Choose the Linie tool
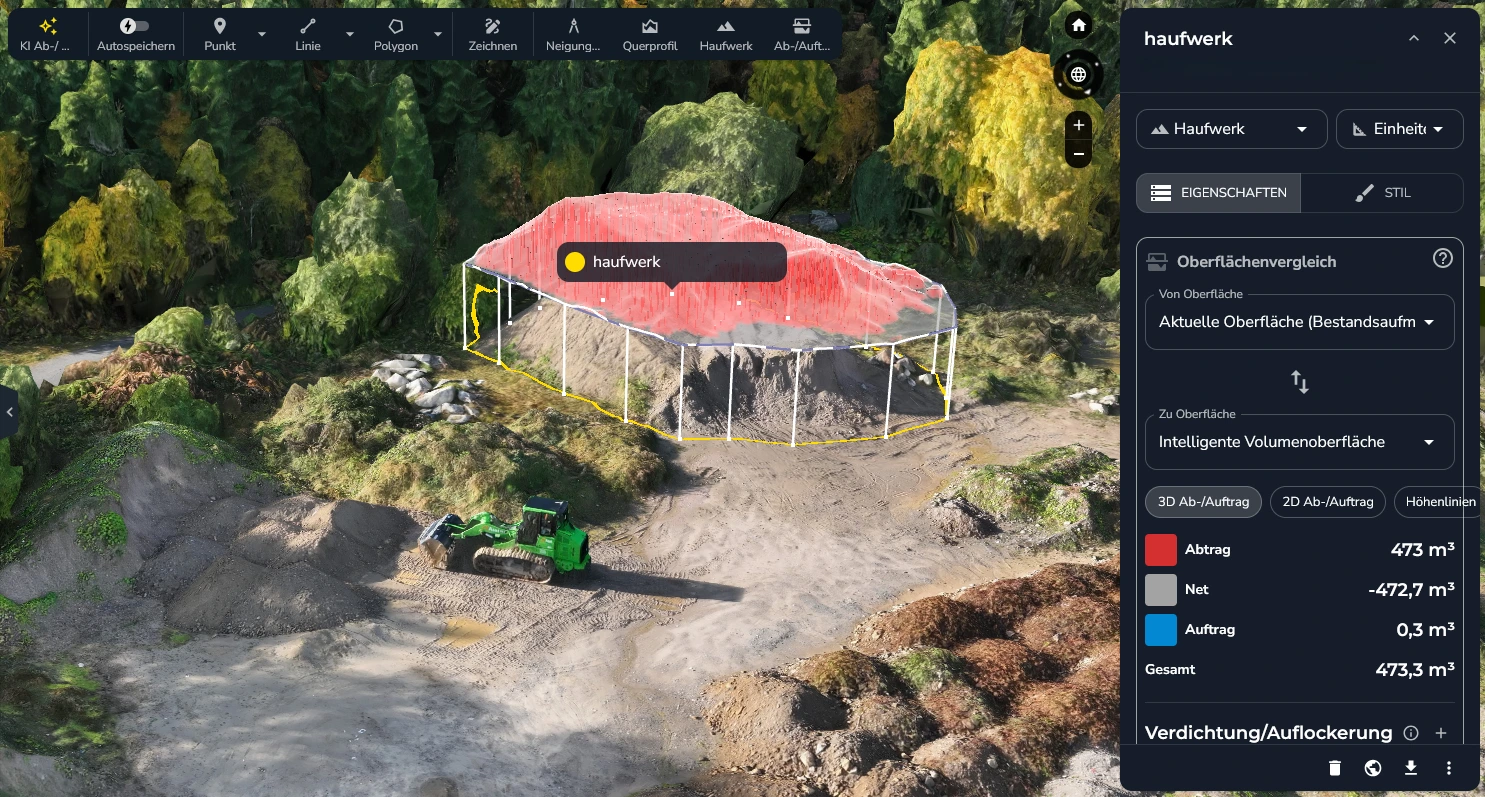Viewport: 1485px width, 797px height. point(308,34)
